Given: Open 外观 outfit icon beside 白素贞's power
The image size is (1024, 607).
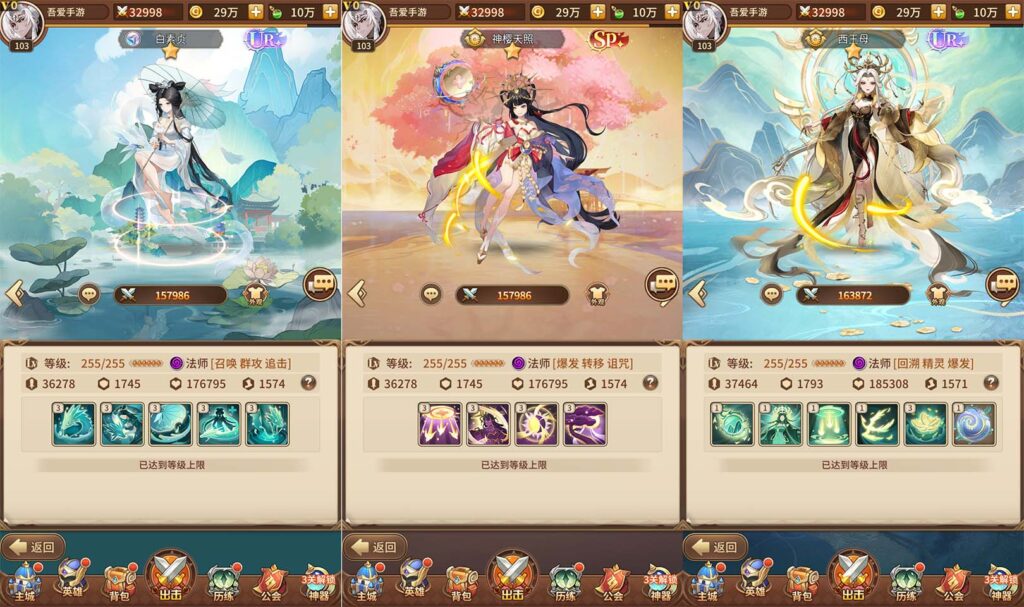Looking at the screenshot, I should coord(255,295).
